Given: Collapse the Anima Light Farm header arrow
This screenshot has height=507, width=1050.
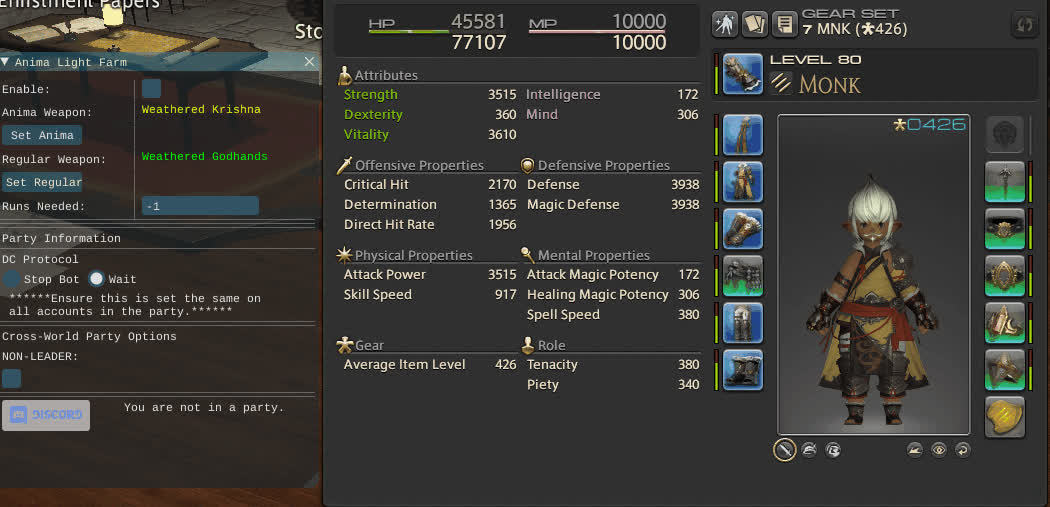Looking at the screenshot, I should tap(6, 62).
